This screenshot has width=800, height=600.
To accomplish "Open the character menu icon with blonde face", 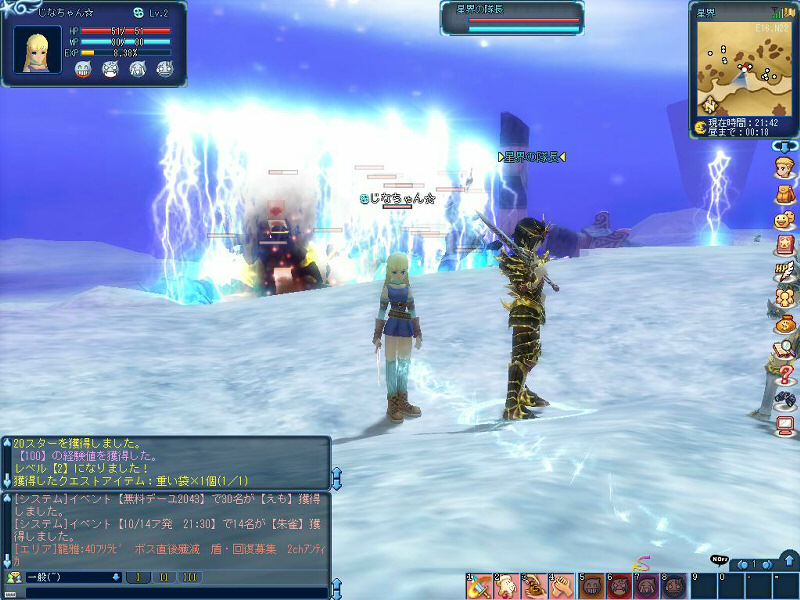I will click(784, 167).
